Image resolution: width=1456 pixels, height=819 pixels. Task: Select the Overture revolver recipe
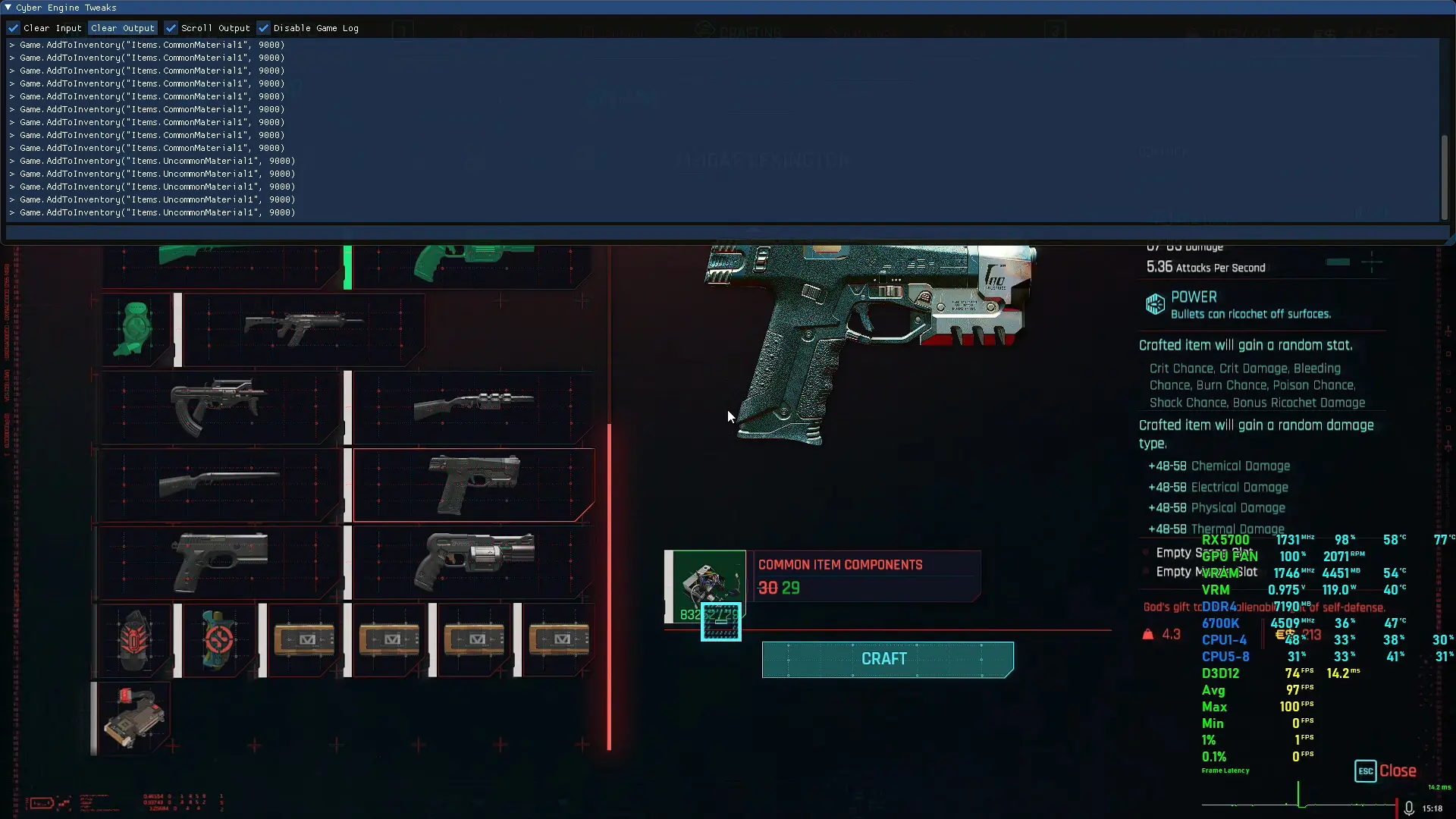[473, 563]
